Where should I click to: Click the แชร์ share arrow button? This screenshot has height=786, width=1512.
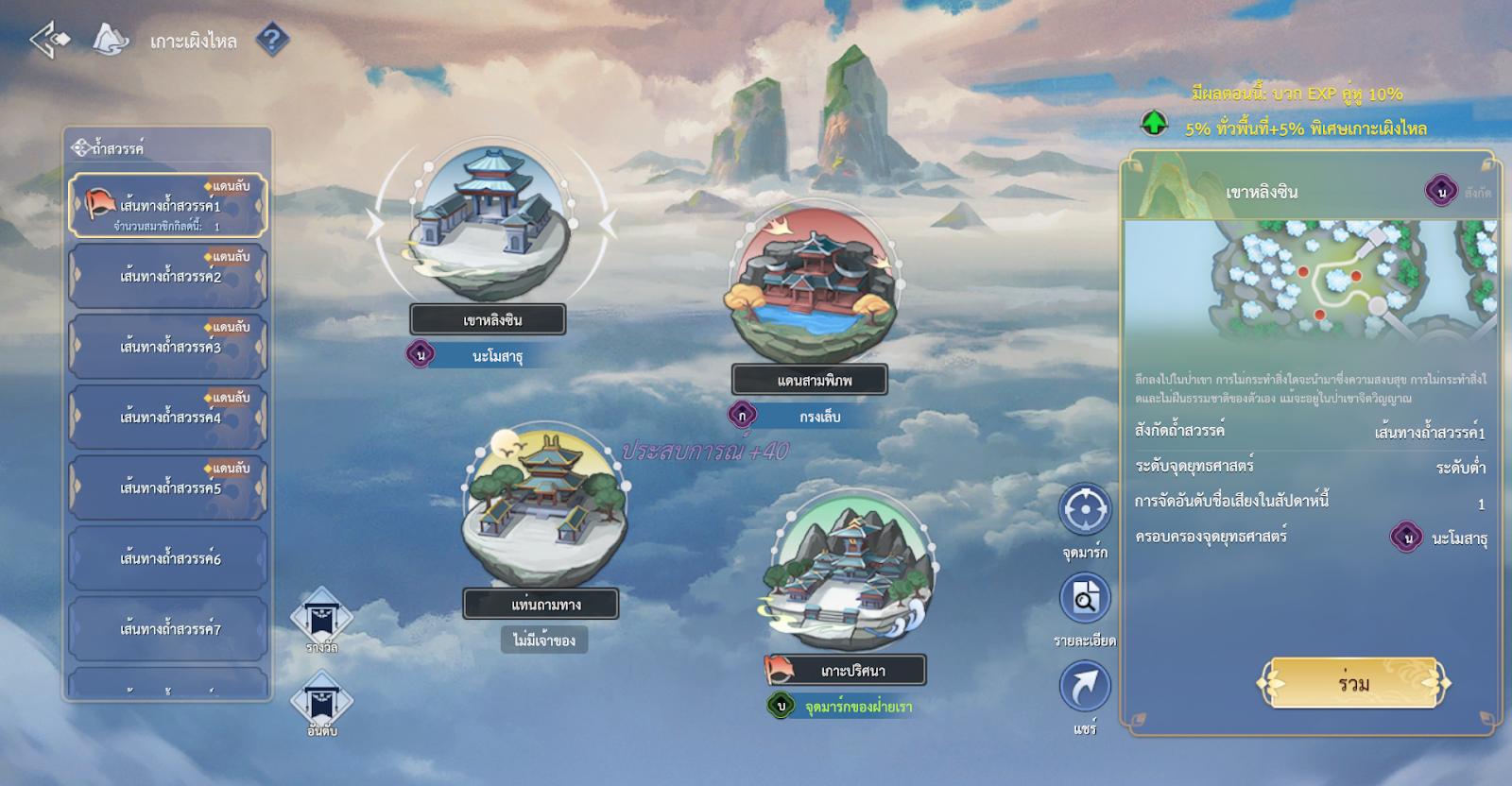[x=1084, y=687]
